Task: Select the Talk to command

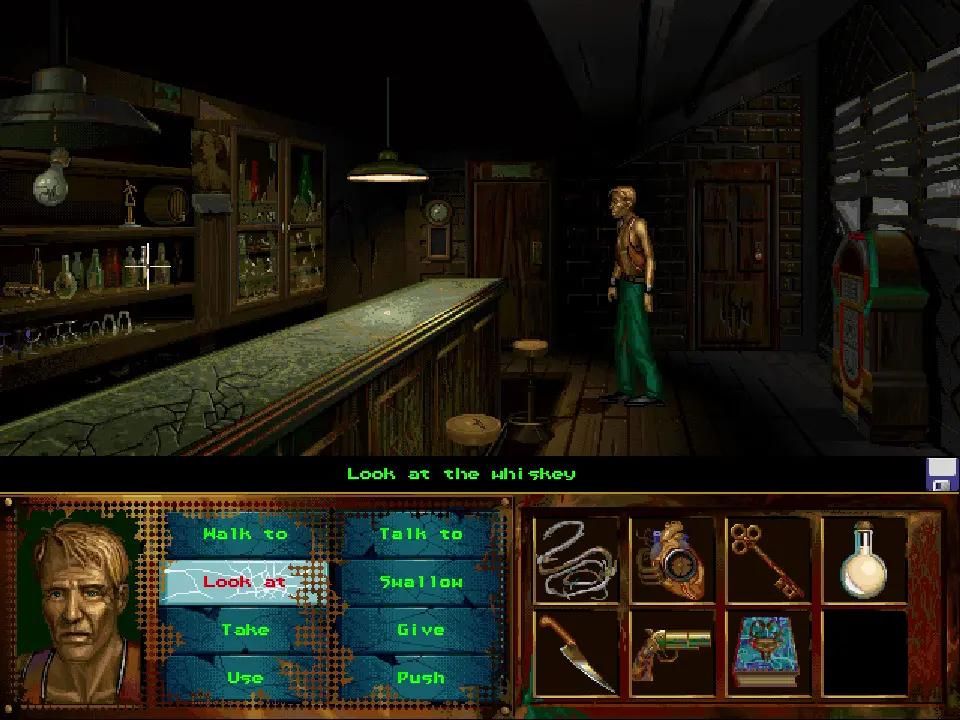Action: 421,534
